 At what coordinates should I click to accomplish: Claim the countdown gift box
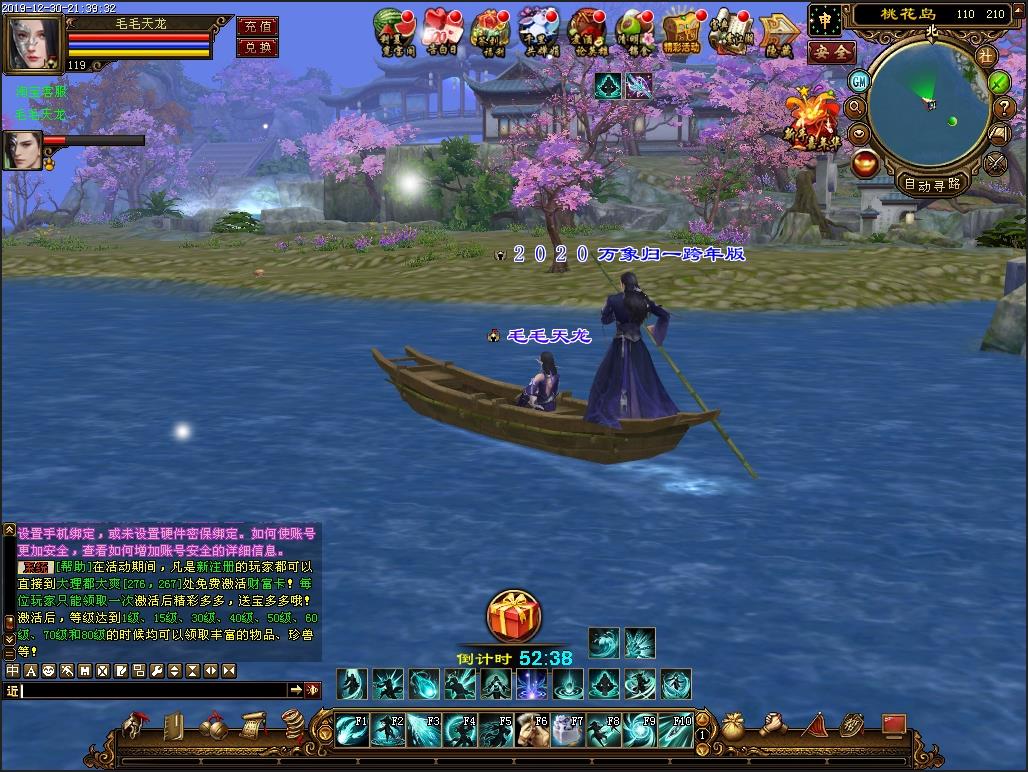[514, 617]
